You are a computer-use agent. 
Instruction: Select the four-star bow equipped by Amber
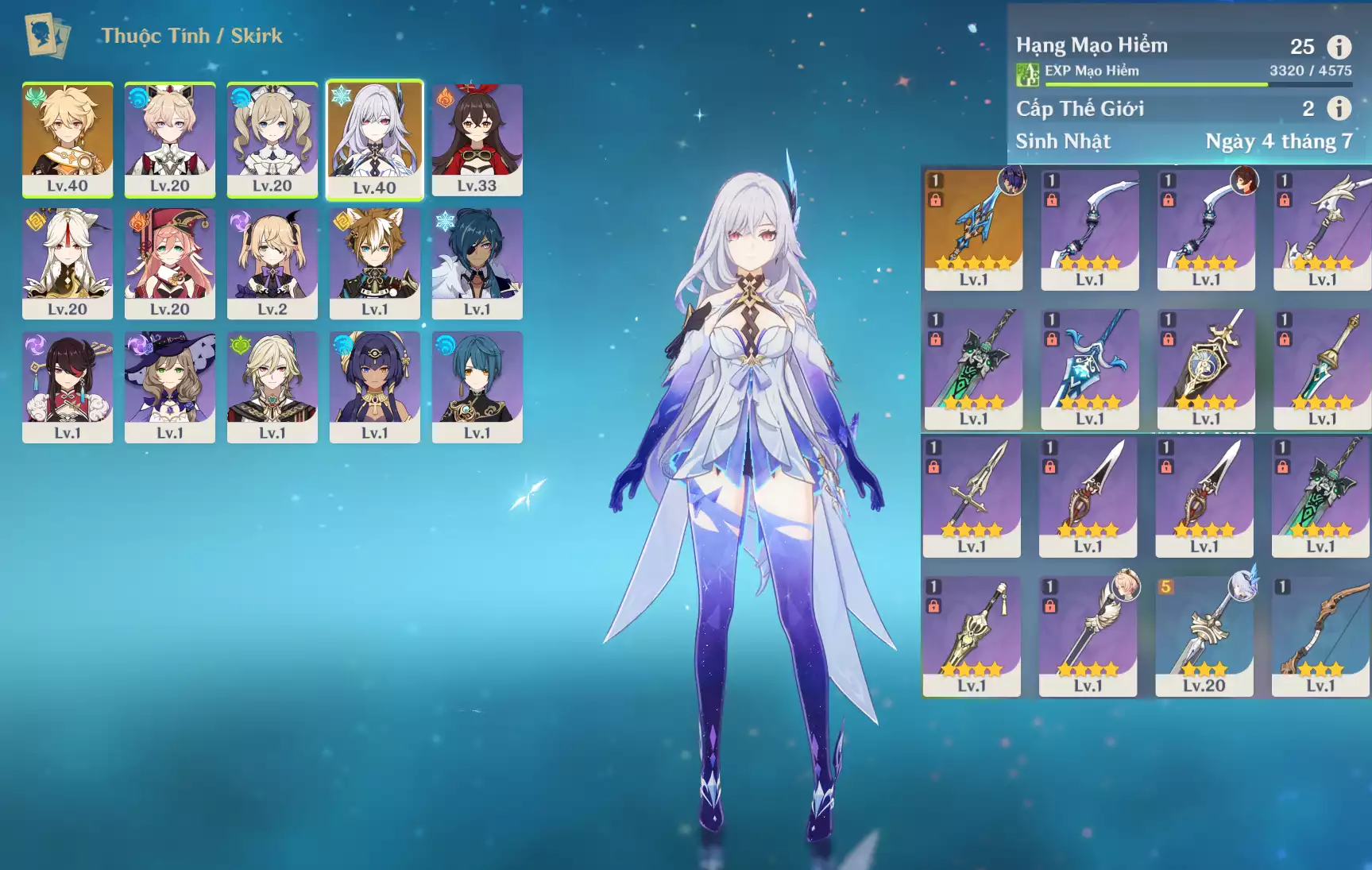tap(1205, 230)
